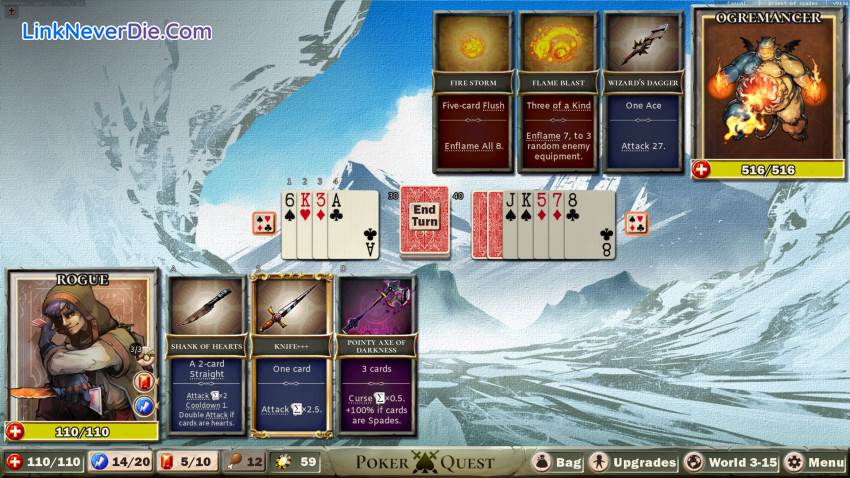Click the Rogue character portrait
850x478 pixels.
click(x=70, y=345)
